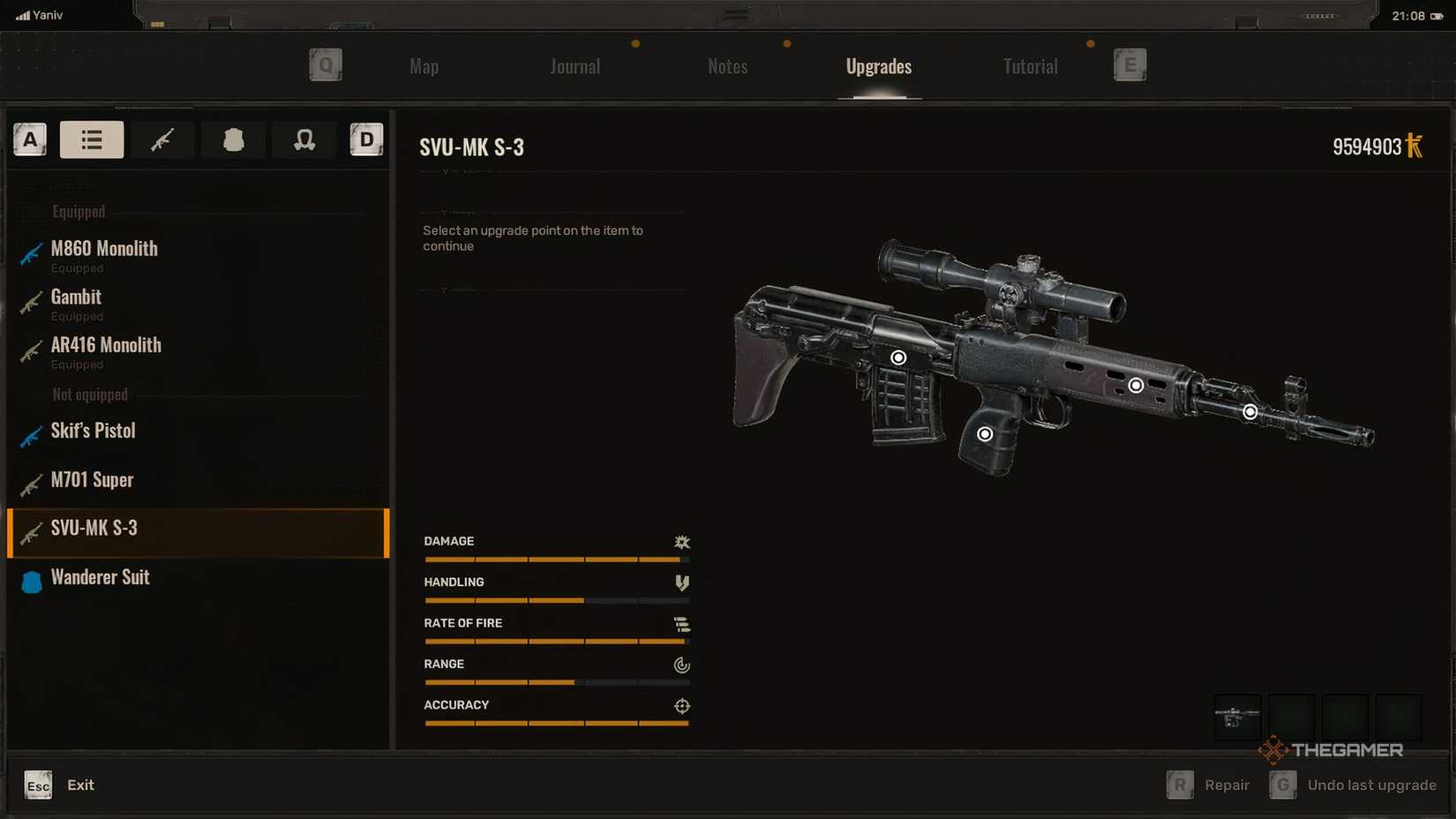
Task: Select the handguard upgrade point
Action: coord(1136,386)
